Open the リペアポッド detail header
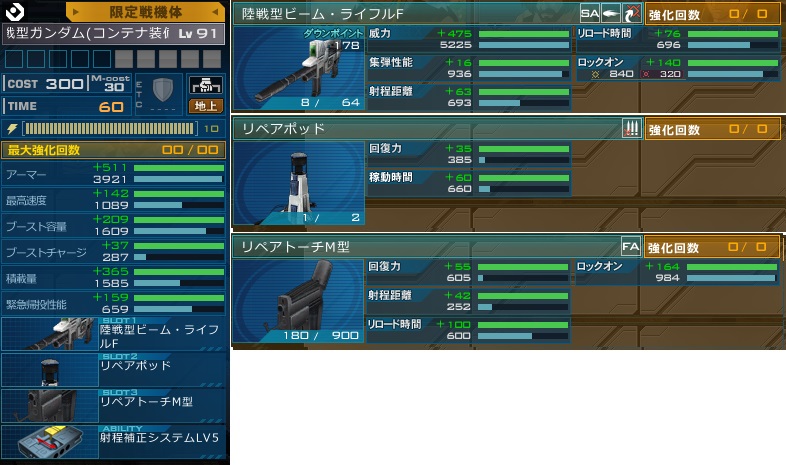This screenshot has height=465, width=786. click(x=425, y=129)
